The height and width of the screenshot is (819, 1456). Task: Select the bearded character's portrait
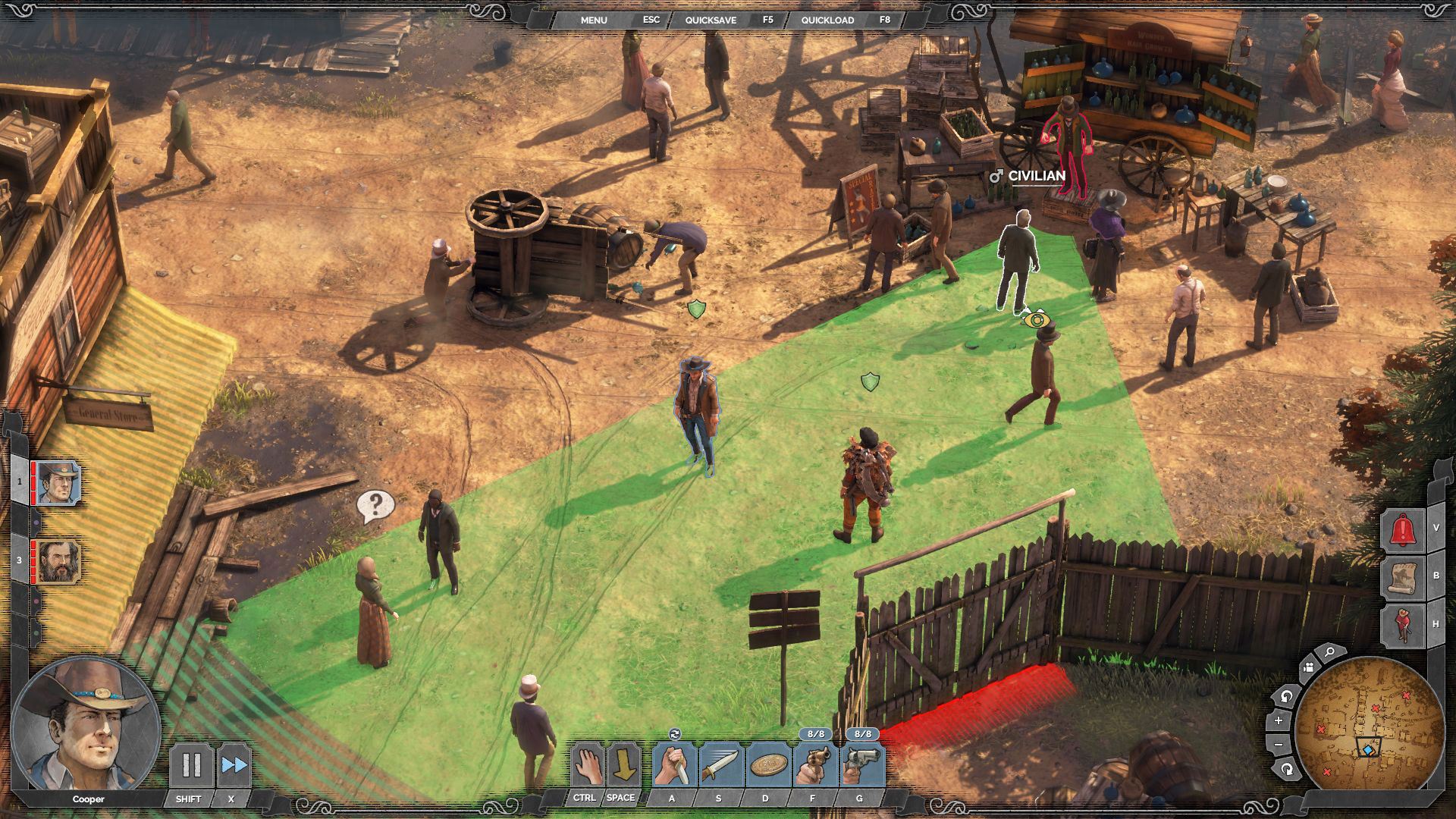coord(58,561)
